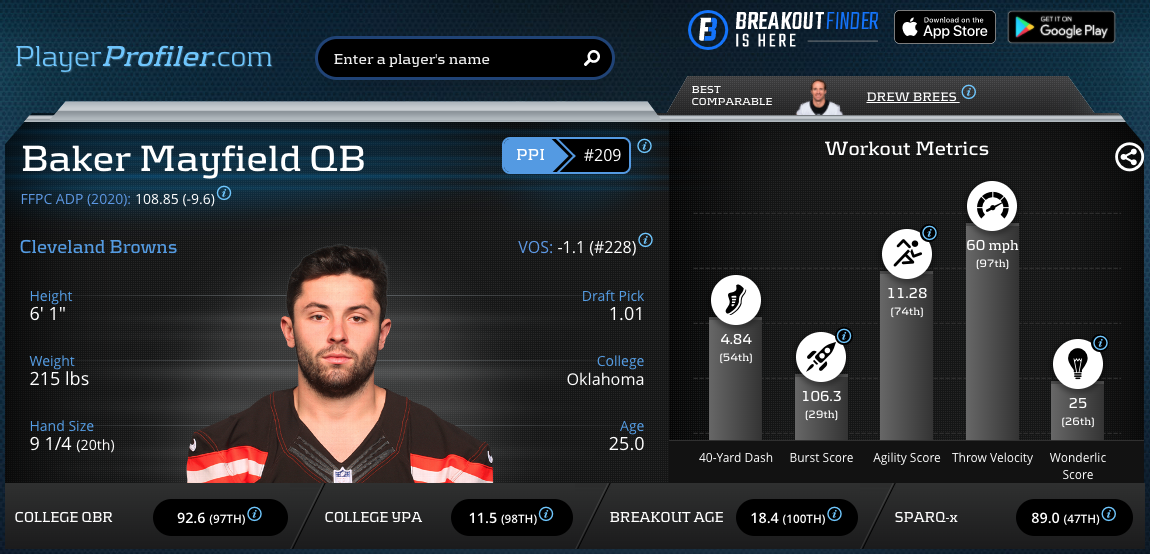Click the share icon in Workout Metrics
Screen dimensions: 1150x554
pos(1129,157)
